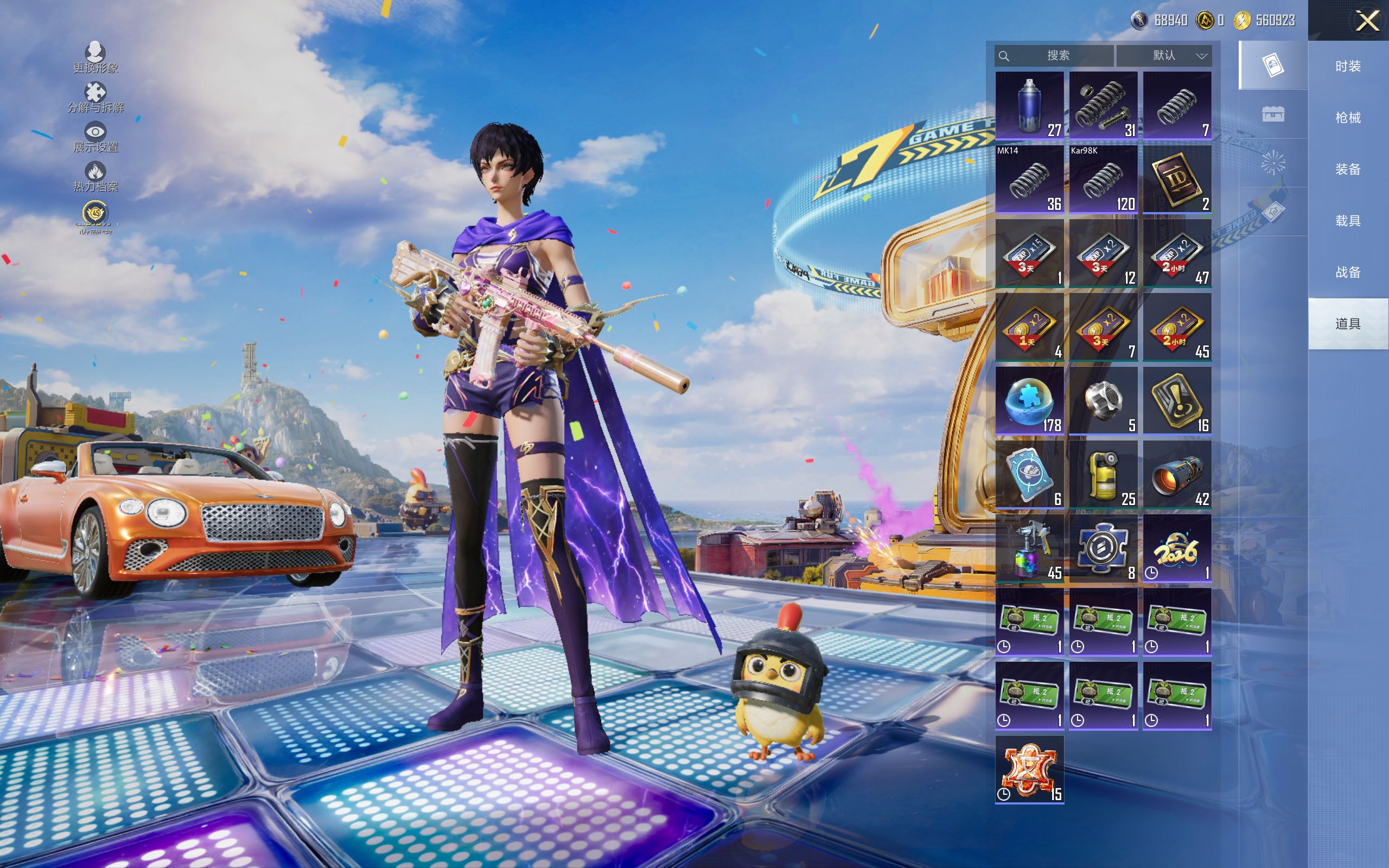Select the 2026 badge item
The width and height of the screenshot is (1389, 868).
pos(1177,549)
